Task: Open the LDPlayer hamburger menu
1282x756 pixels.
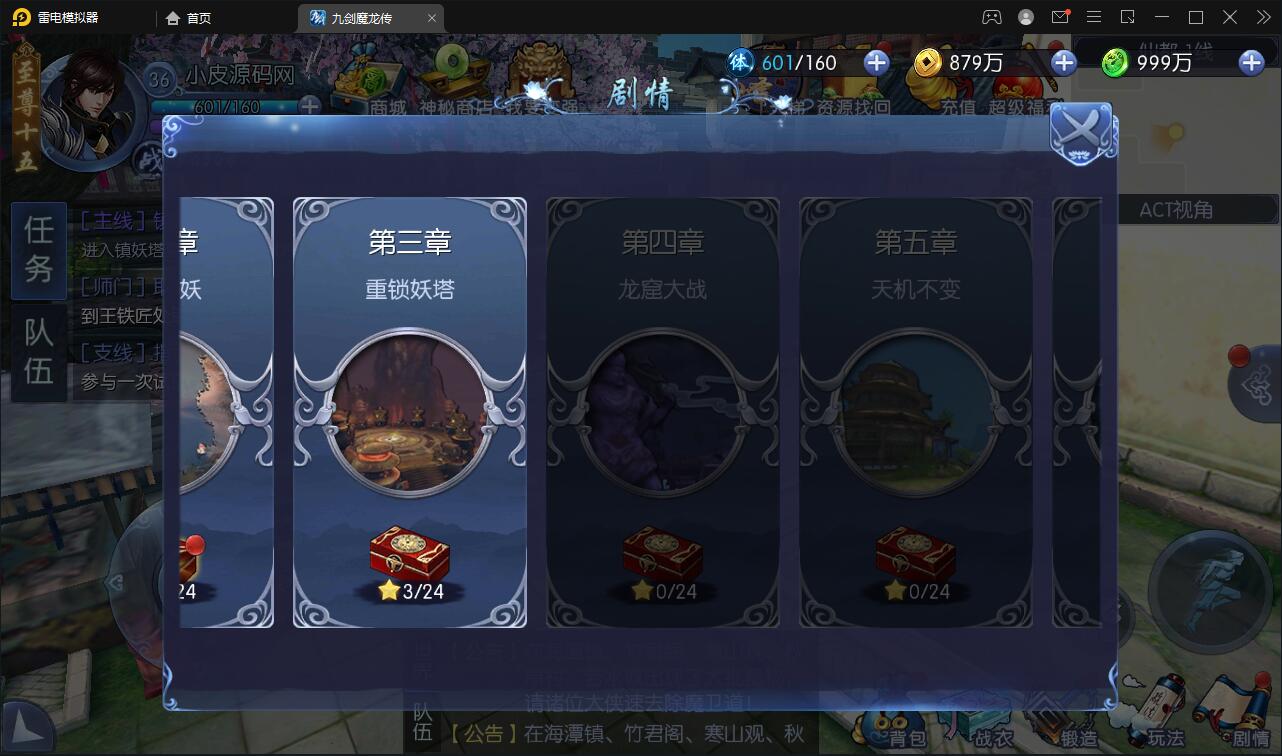Action: (x=1094, y=17)
